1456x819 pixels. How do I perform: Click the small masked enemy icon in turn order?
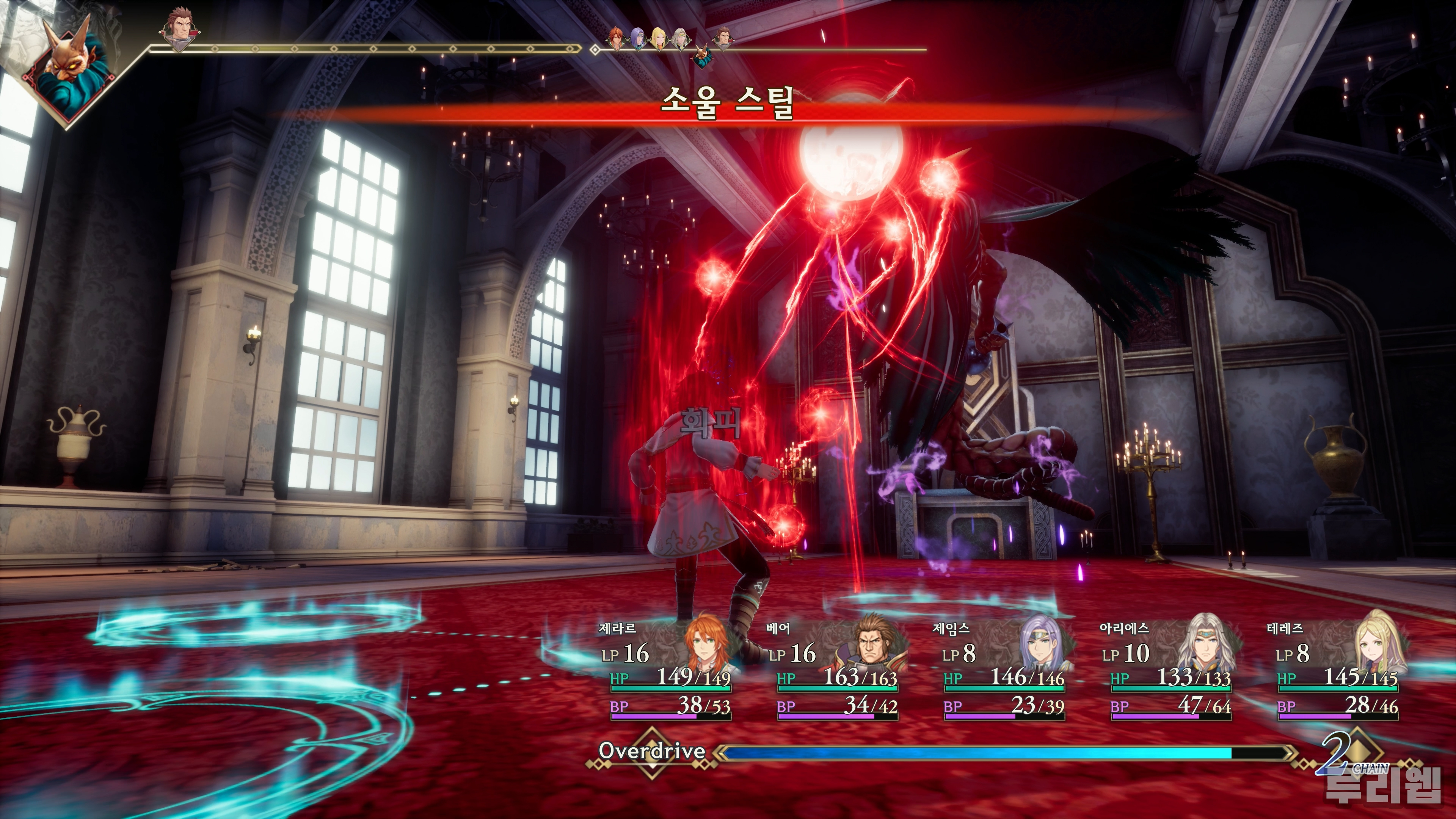(703, 56)
